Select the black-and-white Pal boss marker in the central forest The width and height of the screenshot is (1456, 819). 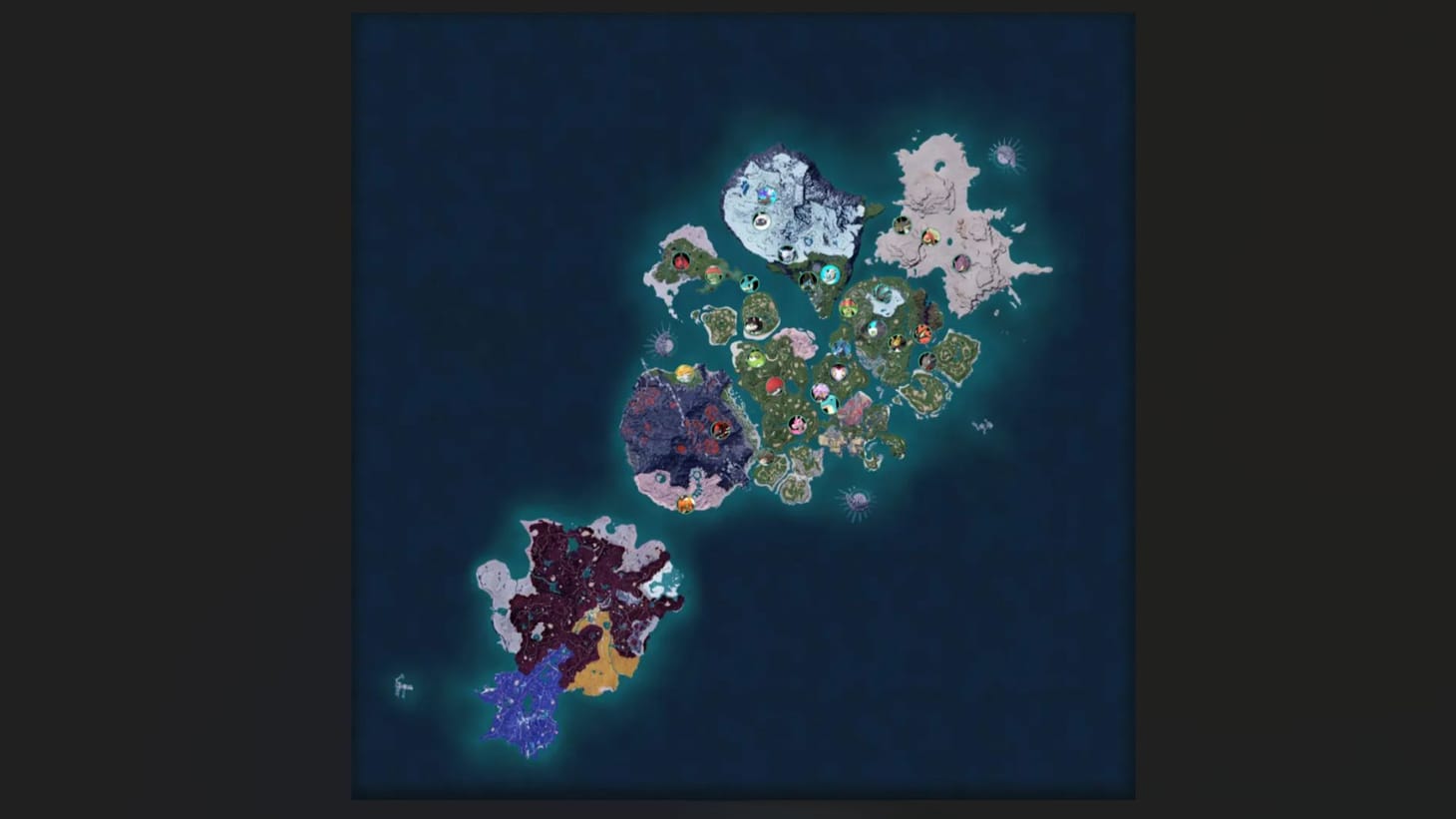(754, 324)
